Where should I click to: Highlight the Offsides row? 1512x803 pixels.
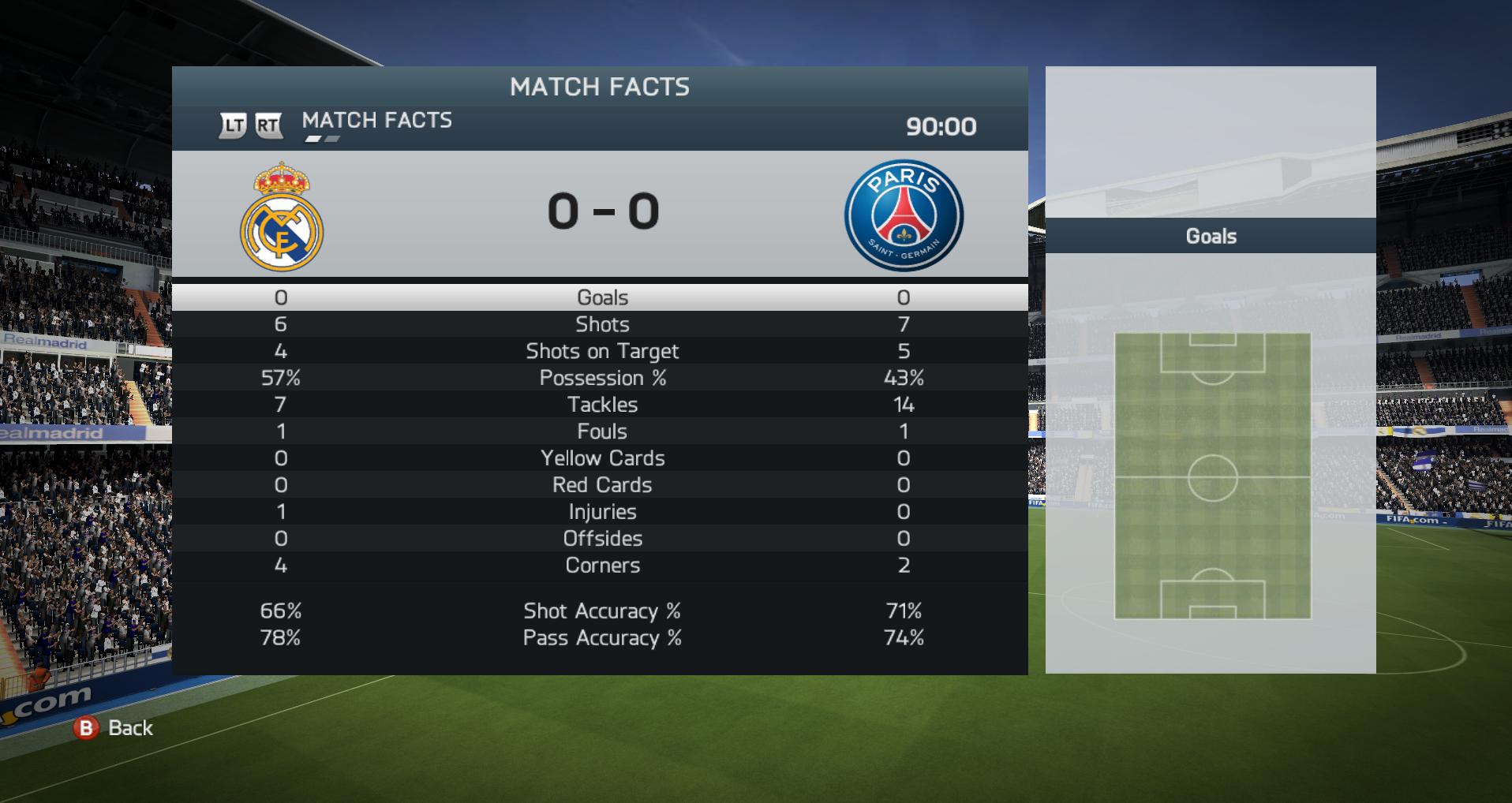[601, 539]
